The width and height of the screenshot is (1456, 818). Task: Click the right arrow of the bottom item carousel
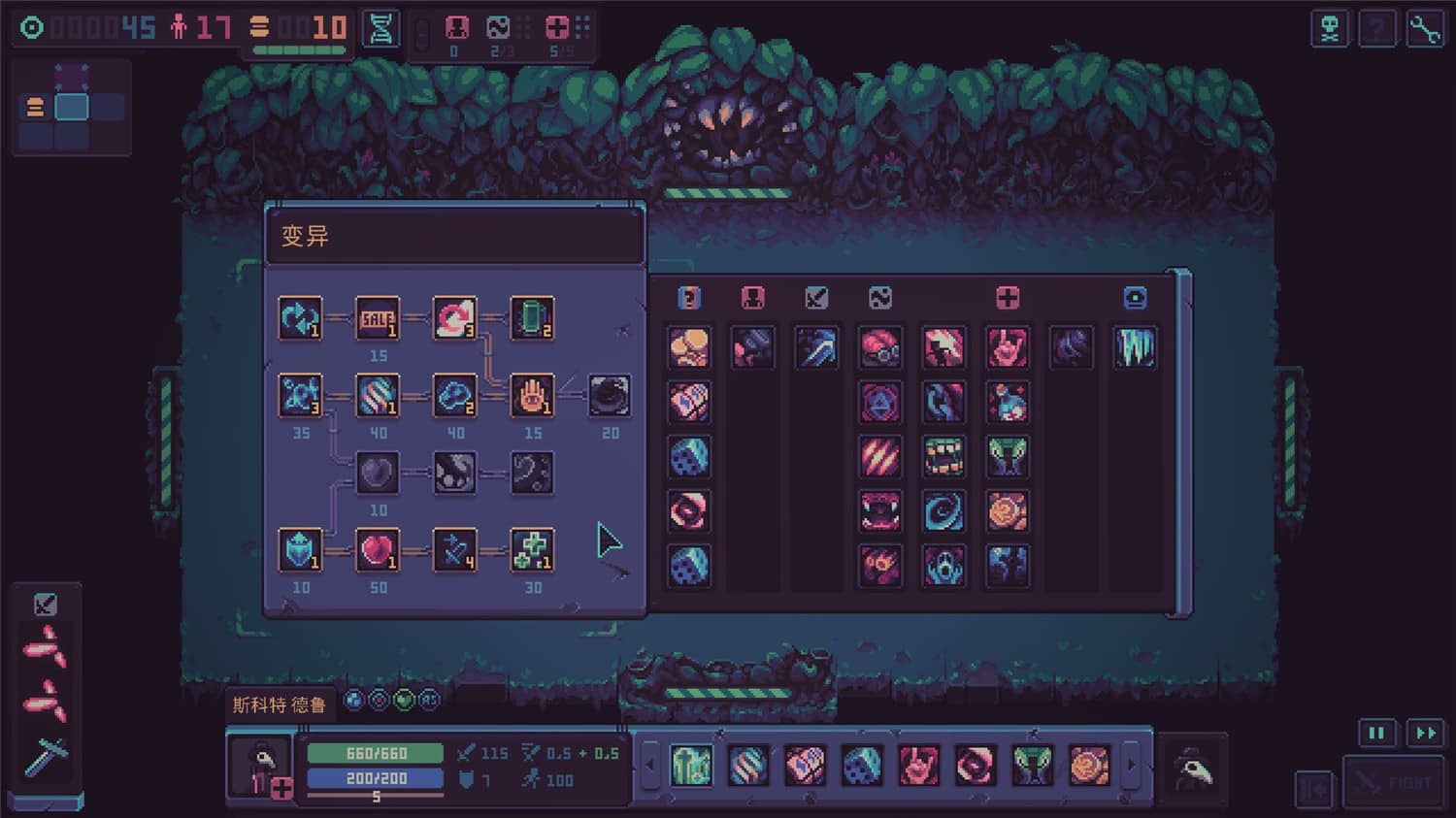point(1131,766)
